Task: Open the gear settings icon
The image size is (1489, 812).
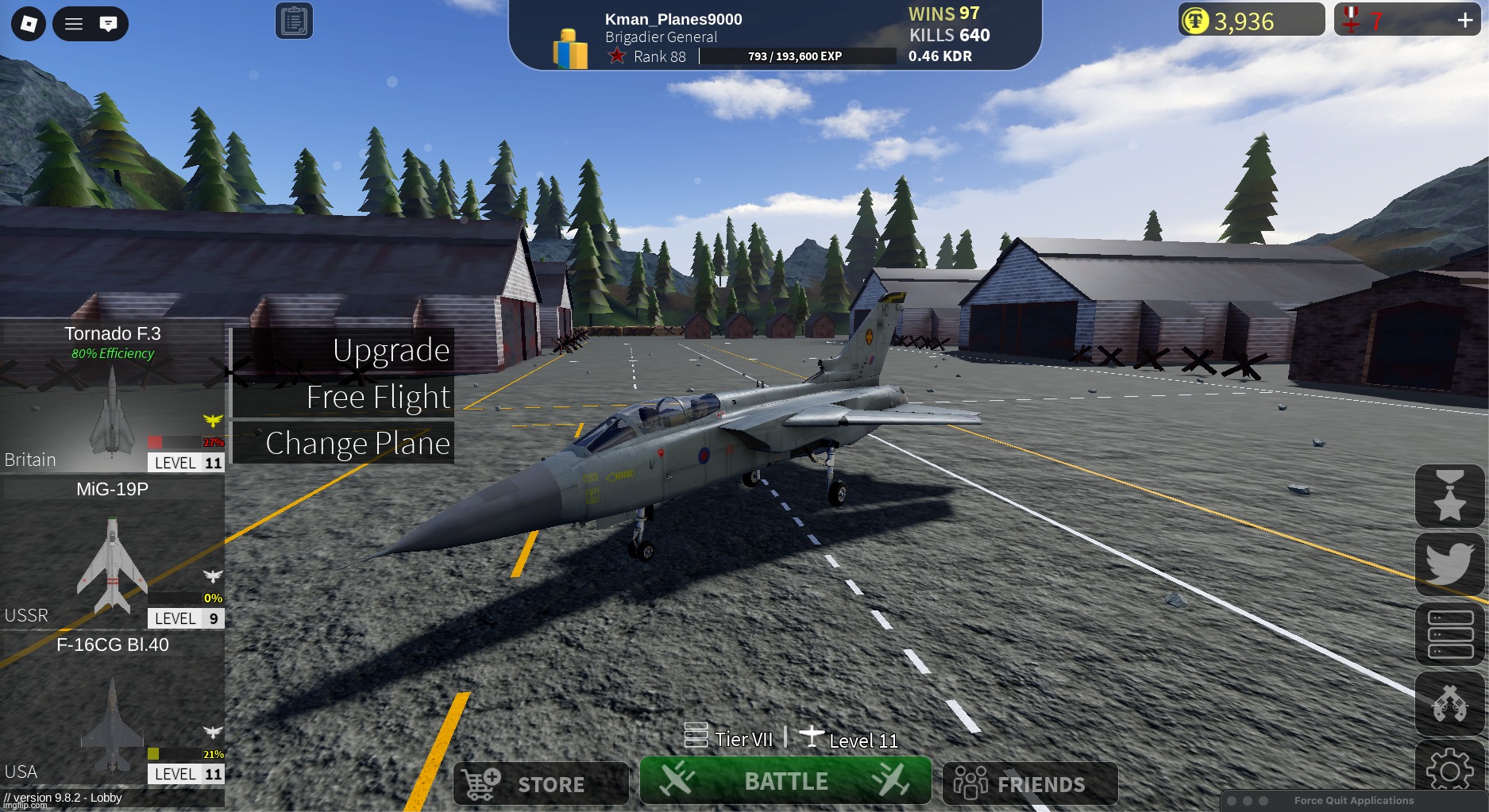Action: pyautogui.click(x=1449, y=768)
